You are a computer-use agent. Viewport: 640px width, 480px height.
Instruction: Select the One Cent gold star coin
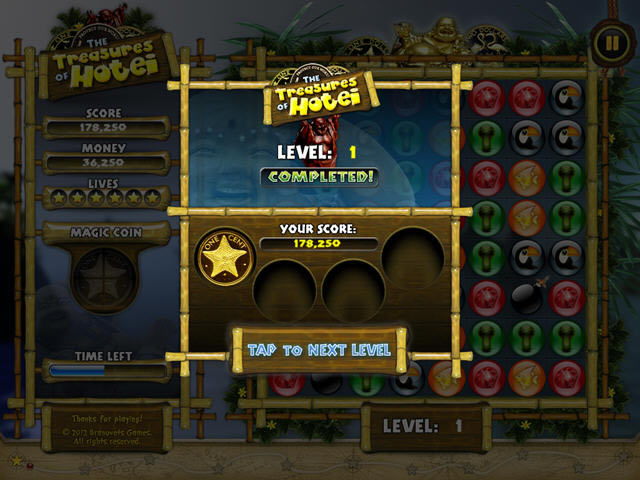coord(220,262)
